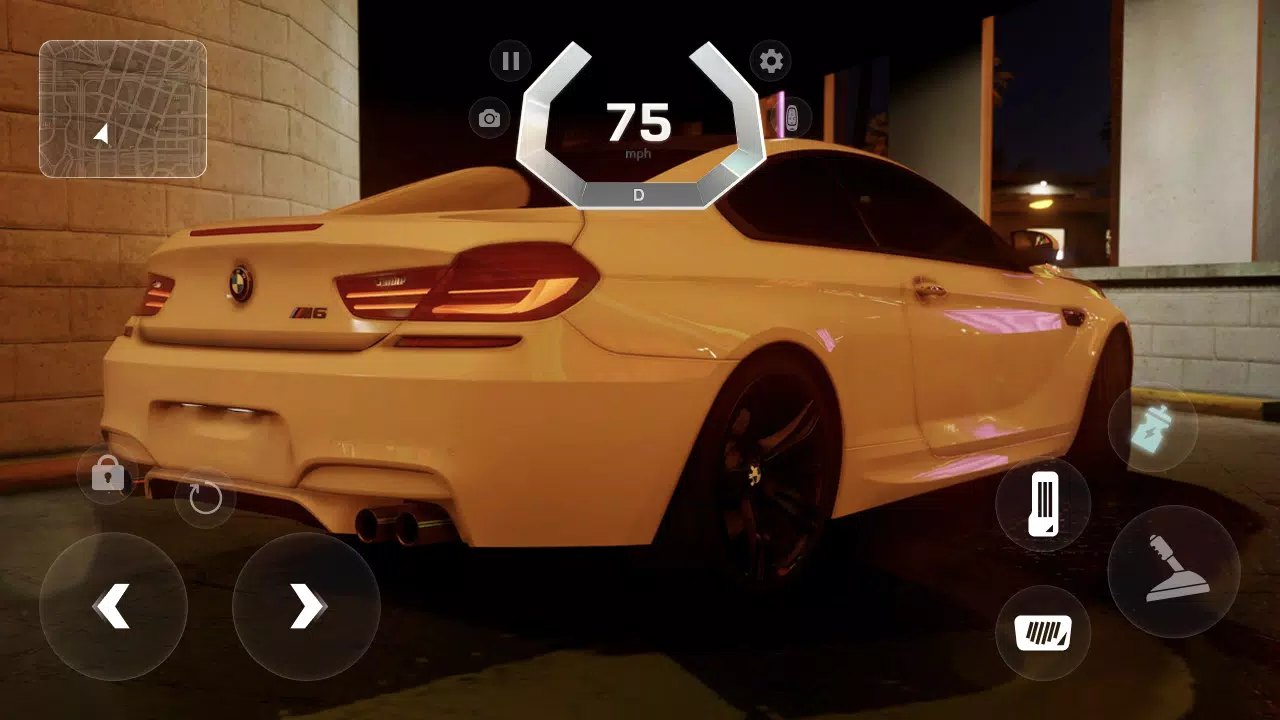Enter the game settings menu
This screenshot has height=720, width=1280.
[x=771, y=61]
